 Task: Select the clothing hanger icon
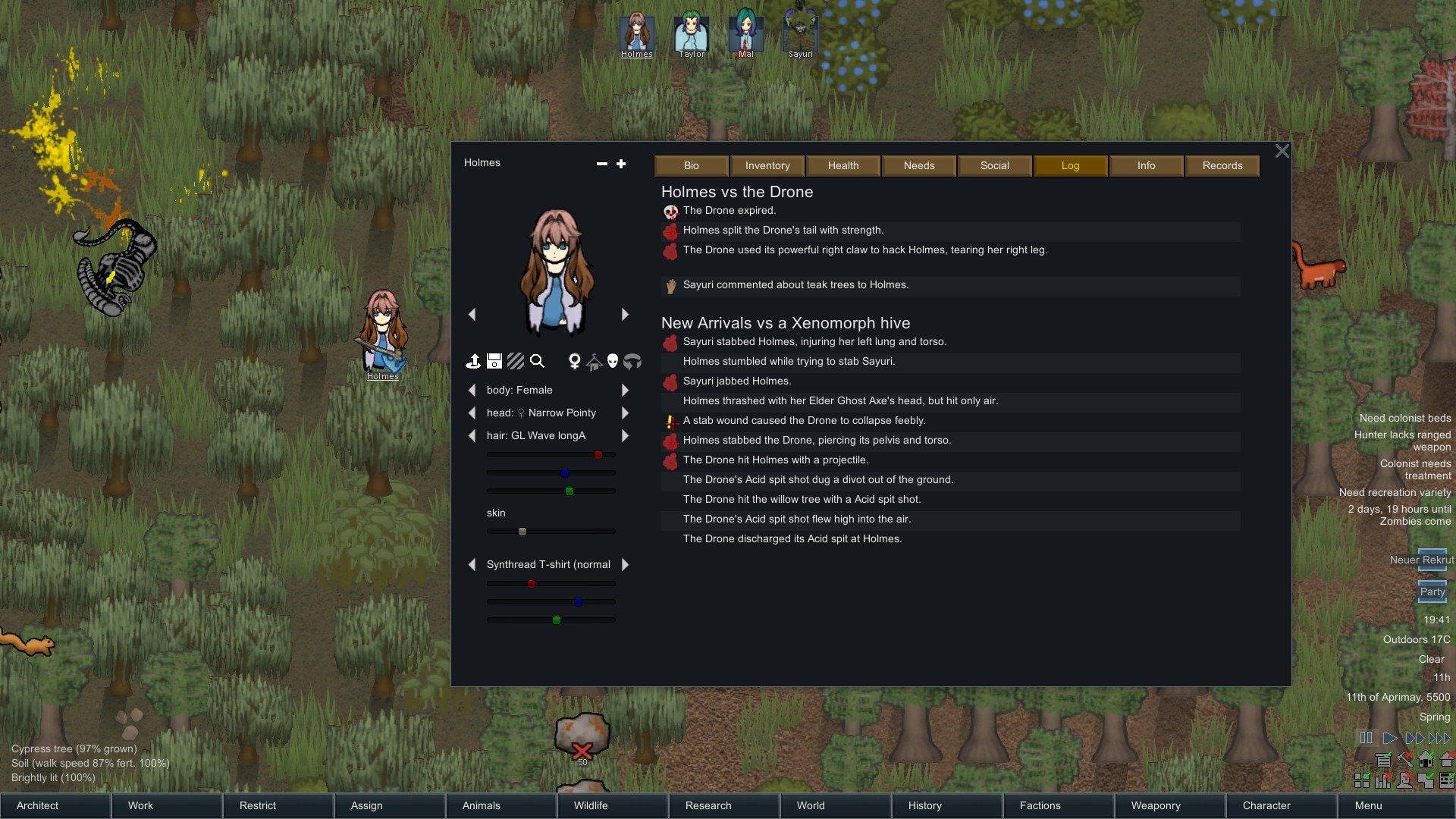tap(595, 362)
